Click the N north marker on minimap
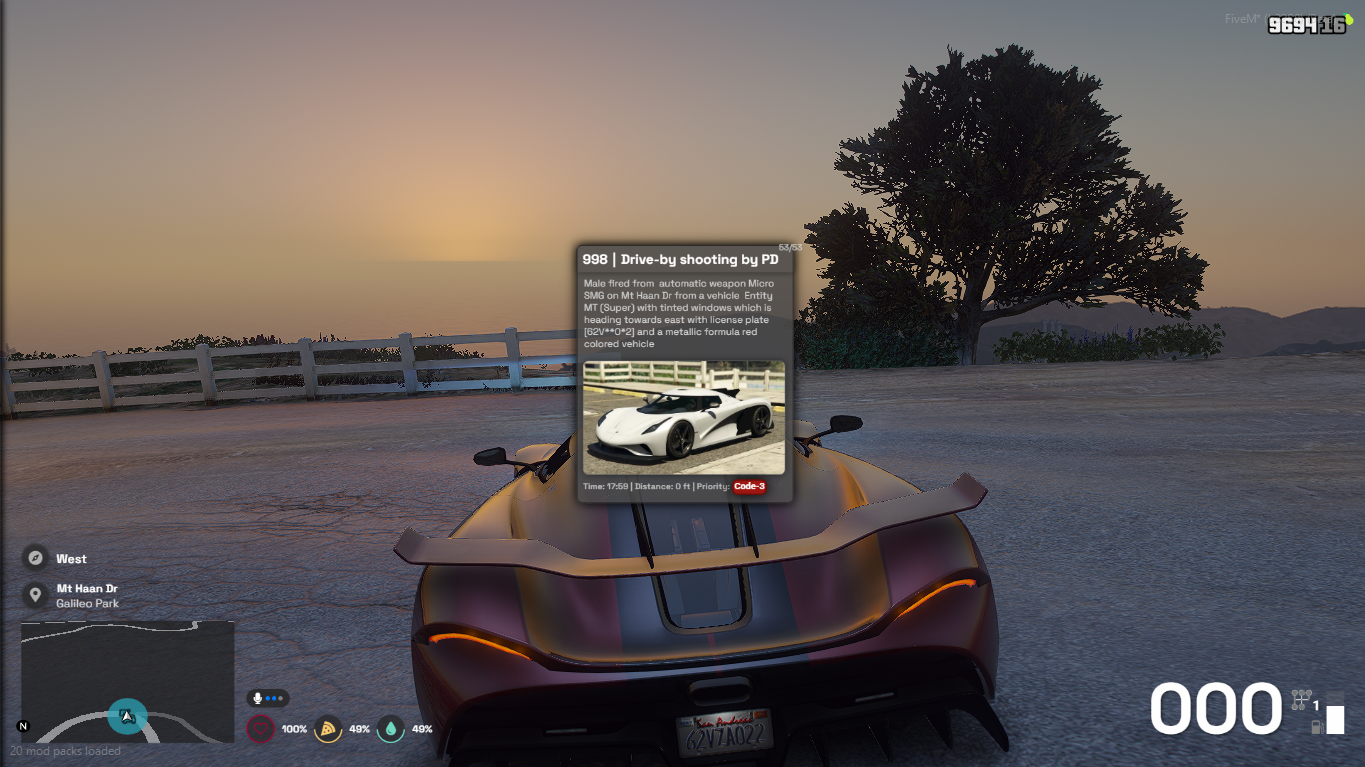The width and height of the screenshot is (1365, 767). [x=23, y=726]
